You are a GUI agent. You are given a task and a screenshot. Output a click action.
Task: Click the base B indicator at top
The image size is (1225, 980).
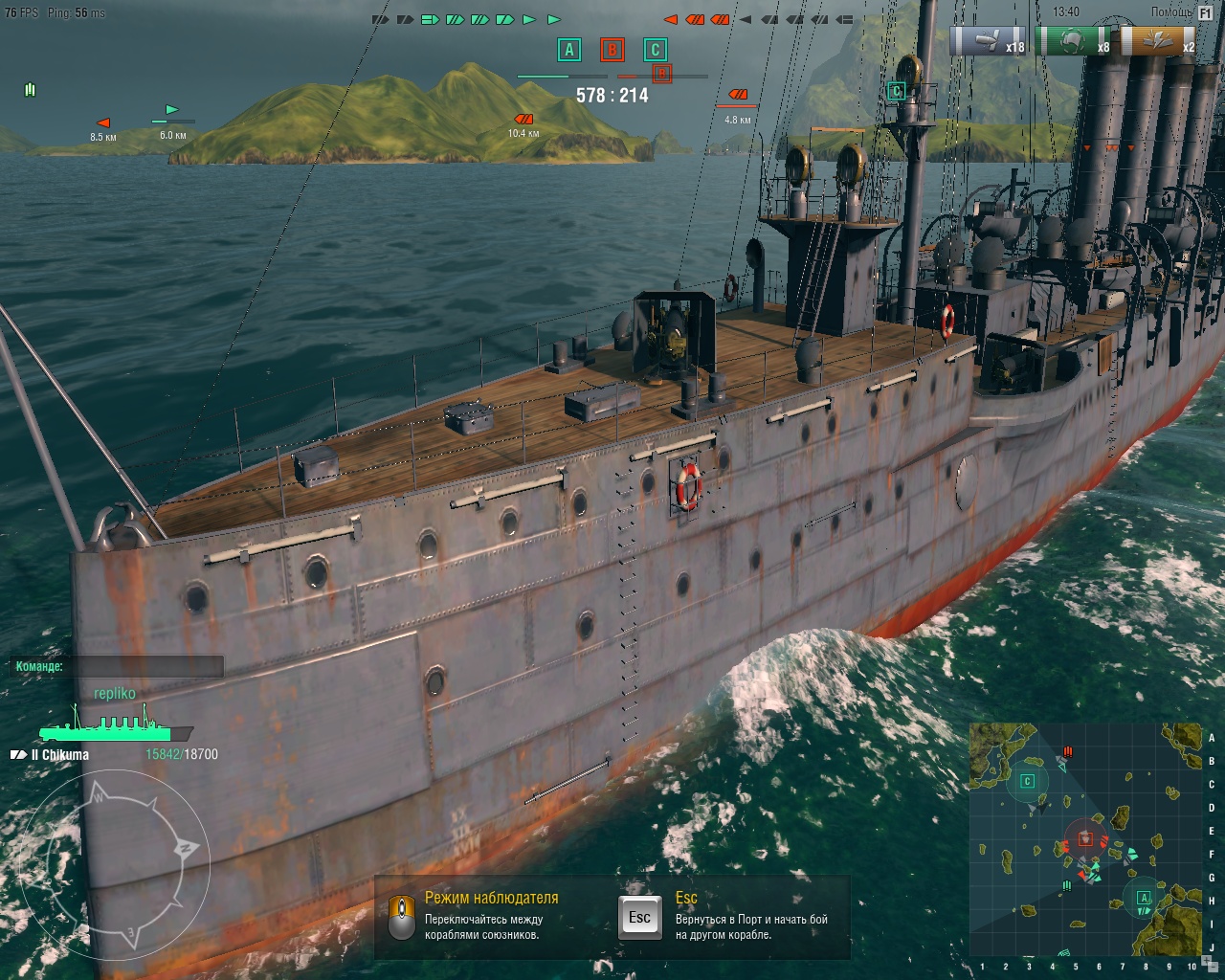(612, 50)
